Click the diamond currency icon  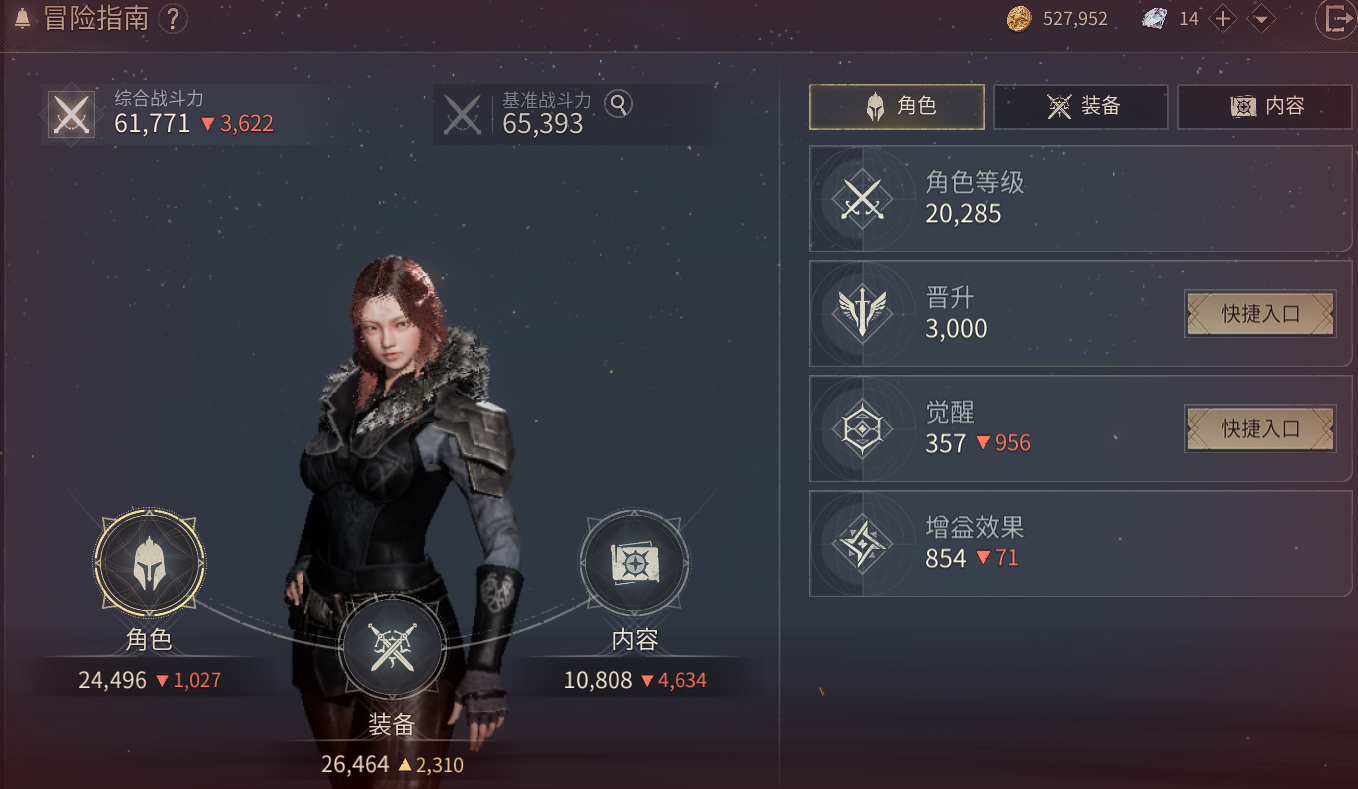(x=1155, y=18)
